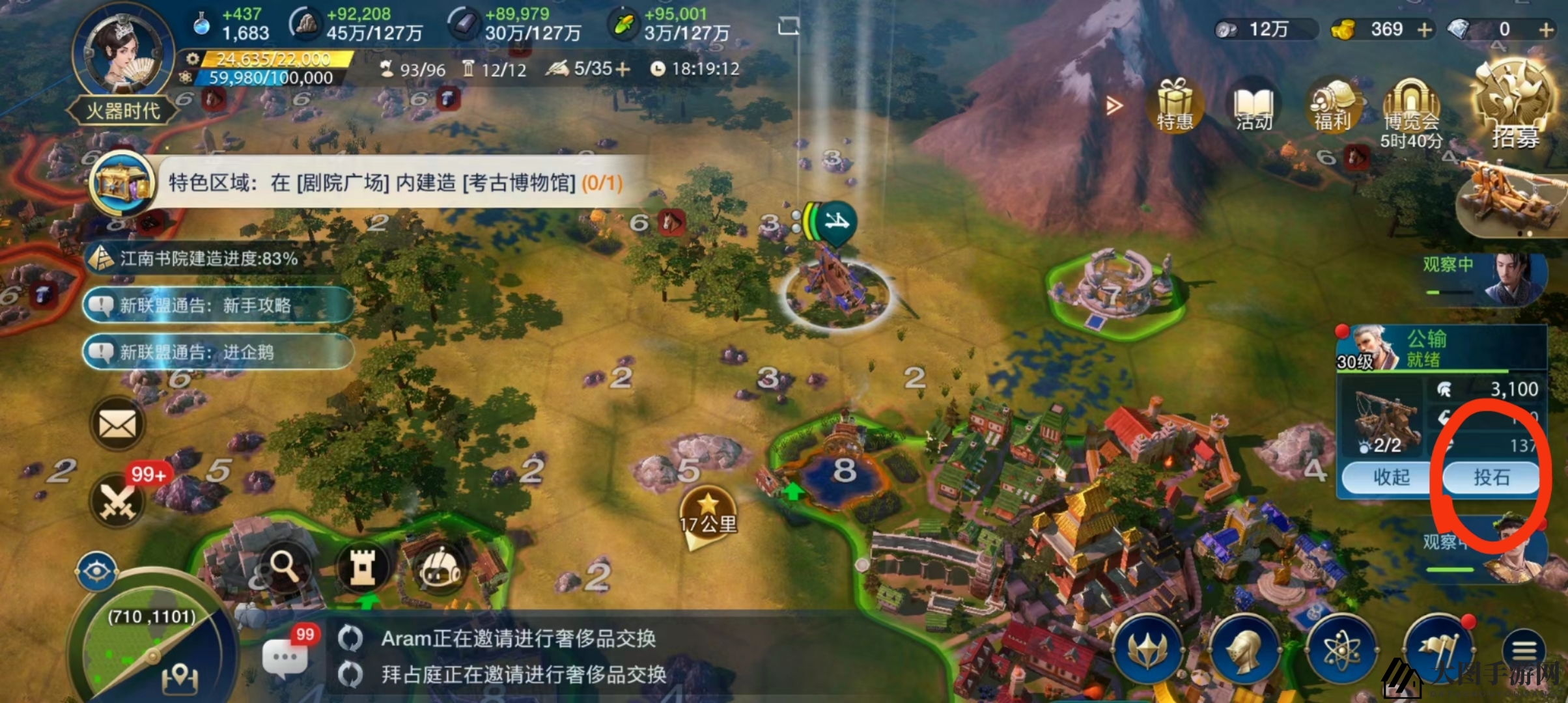Select the magnifier search tool
This screenshot has width=1568, height=703.
[285, 566]
